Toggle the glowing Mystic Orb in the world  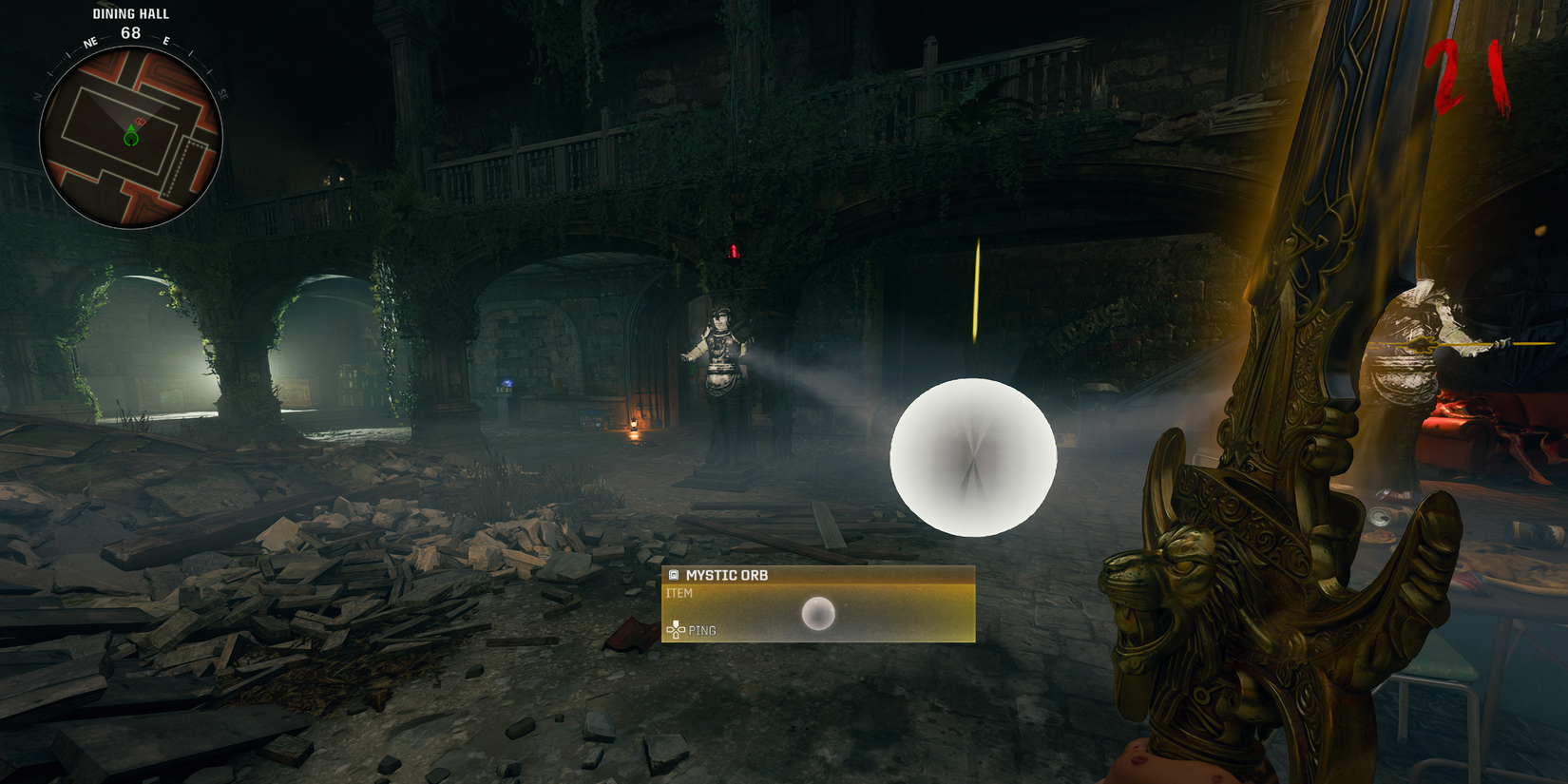point(972,458)
